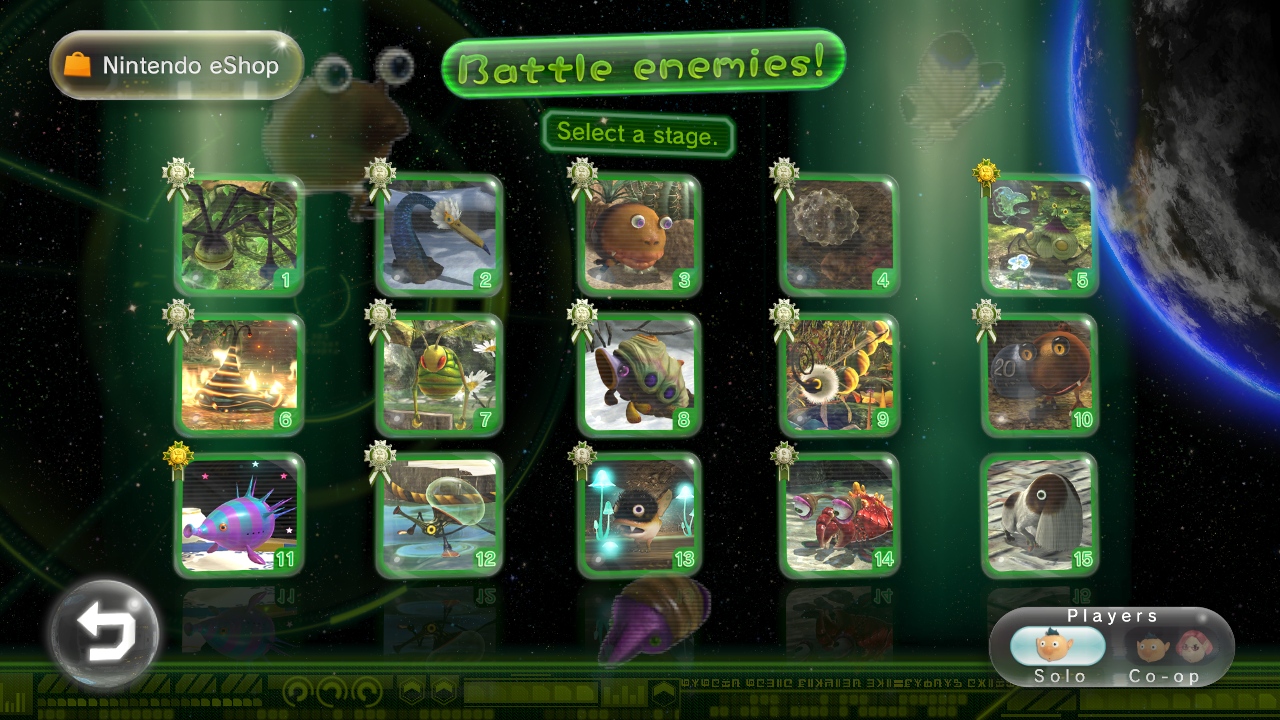This screenshot has height=720, width=1280.
Task: Pick stage 4 with the crystal creature
Action: coord(839,236)
